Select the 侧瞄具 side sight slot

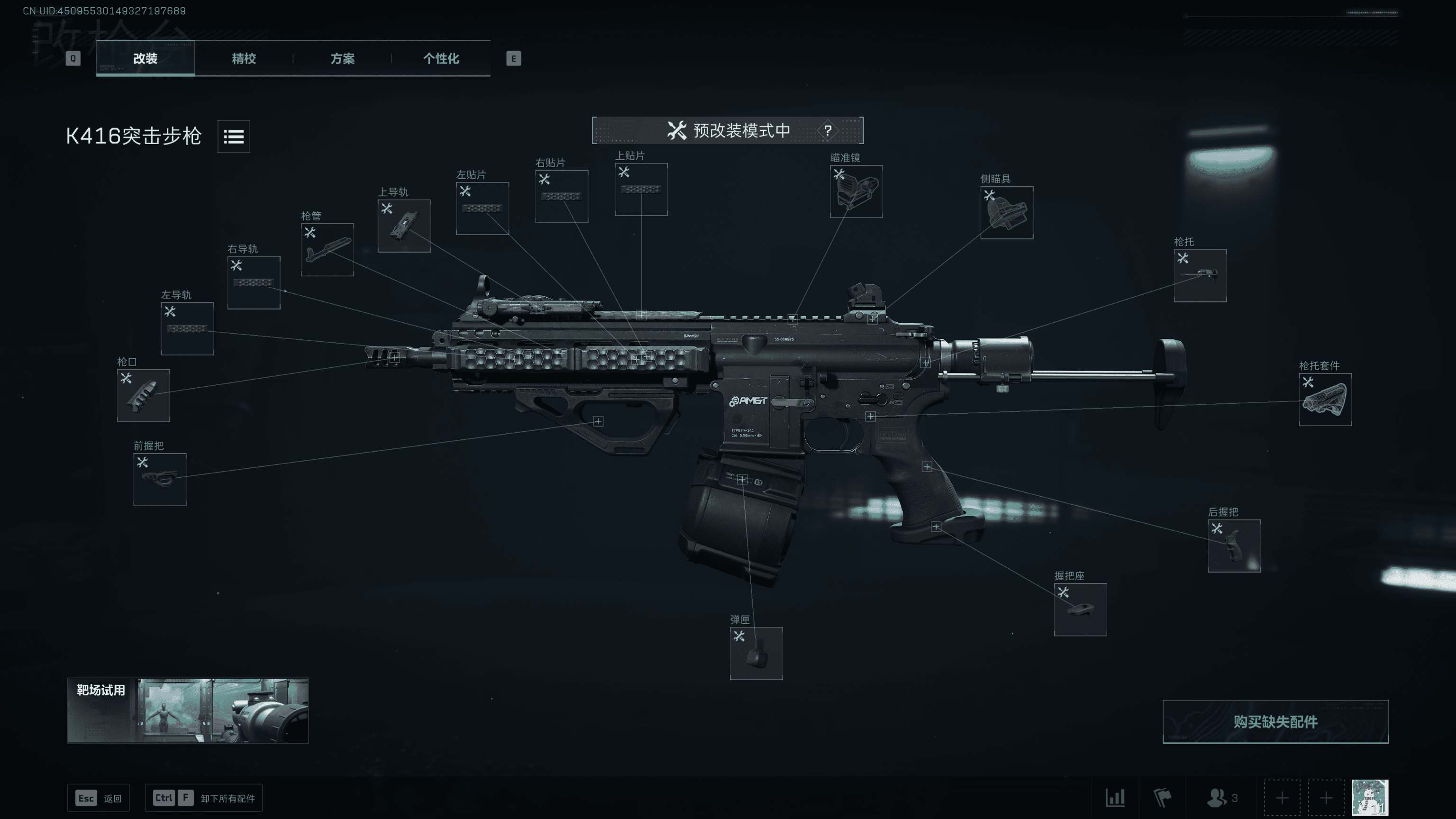[x=1006, y=212]
